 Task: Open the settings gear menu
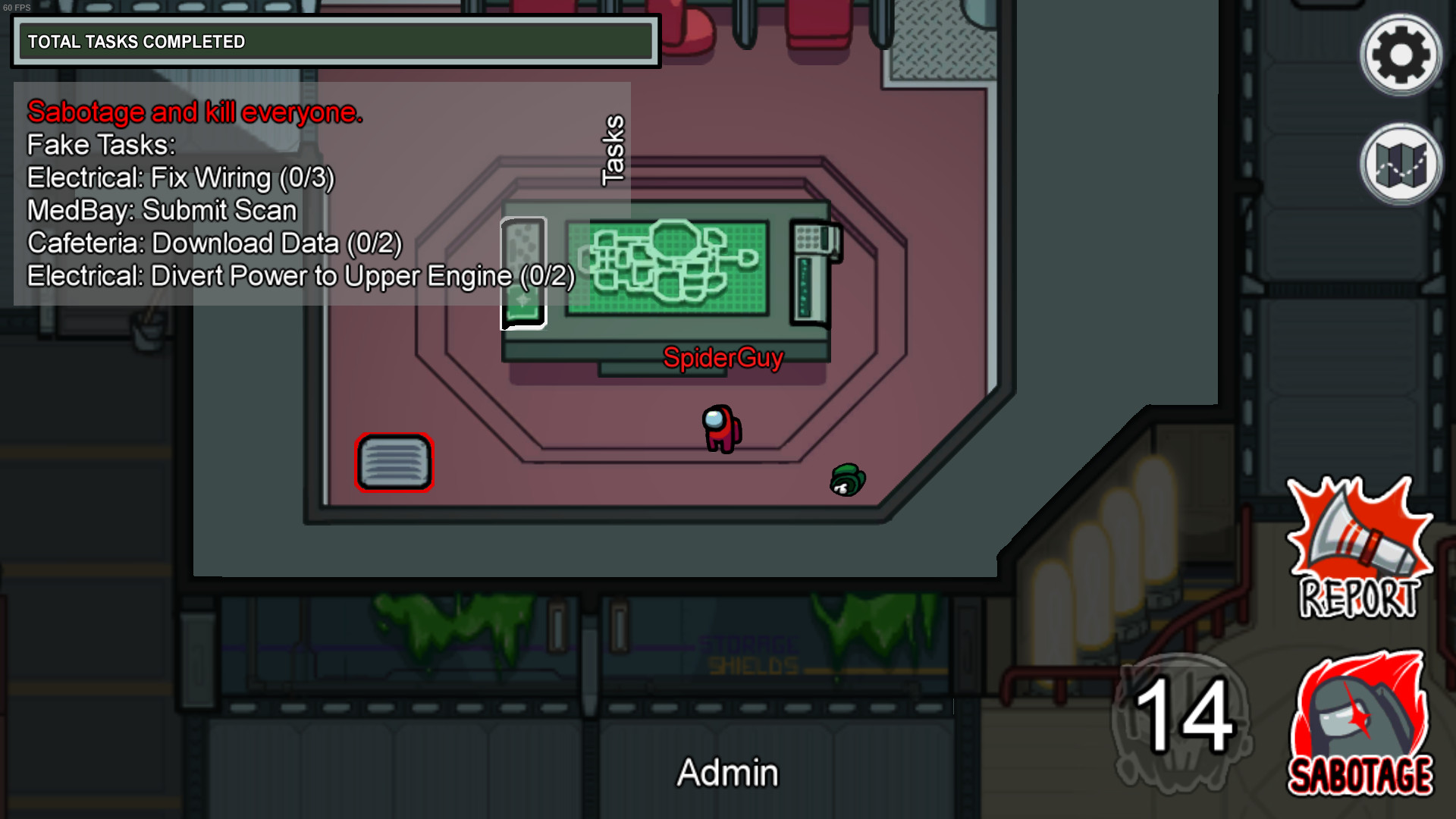coord(1401,55)
